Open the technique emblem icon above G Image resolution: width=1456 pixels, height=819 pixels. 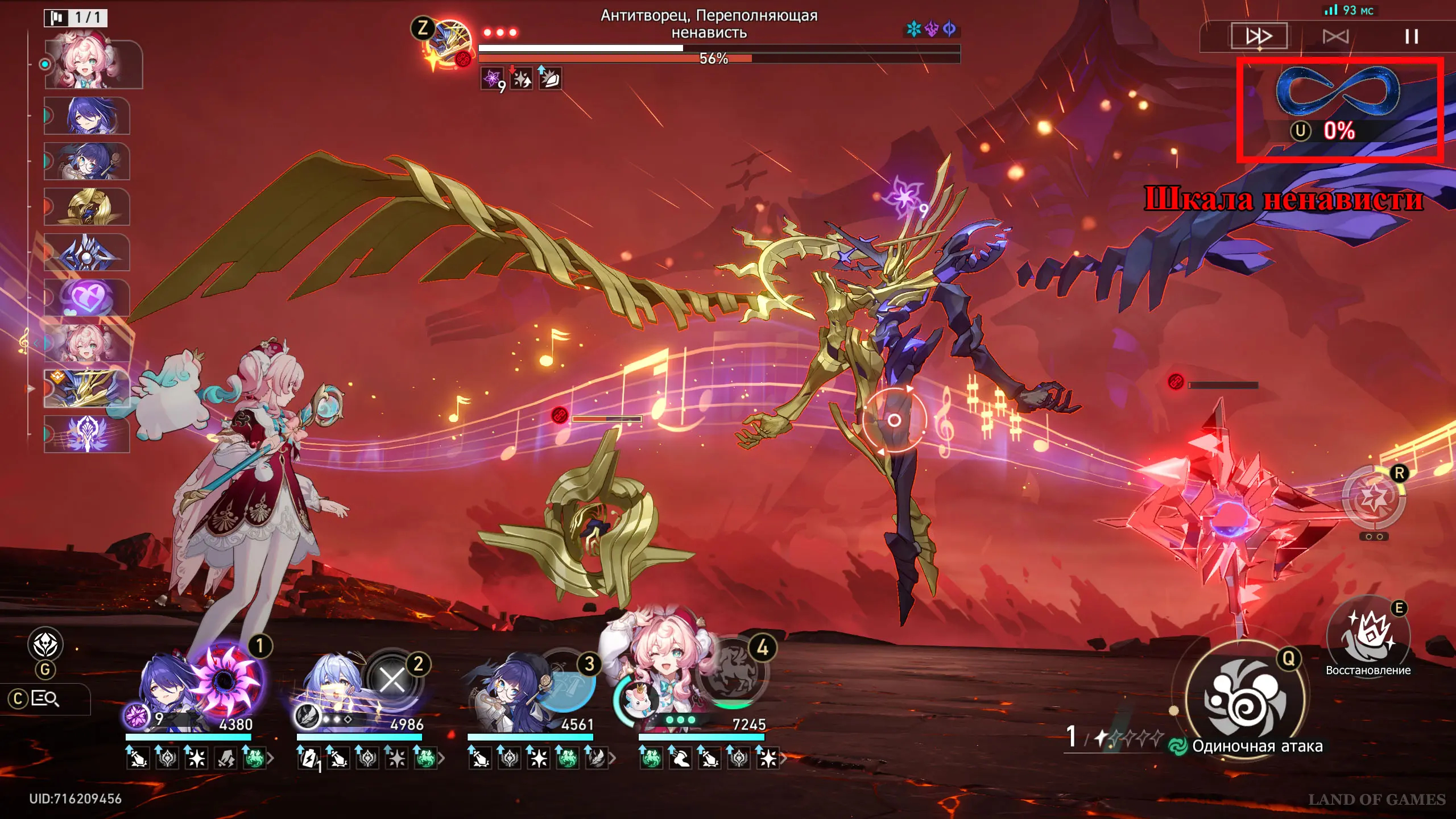point(45,644)
